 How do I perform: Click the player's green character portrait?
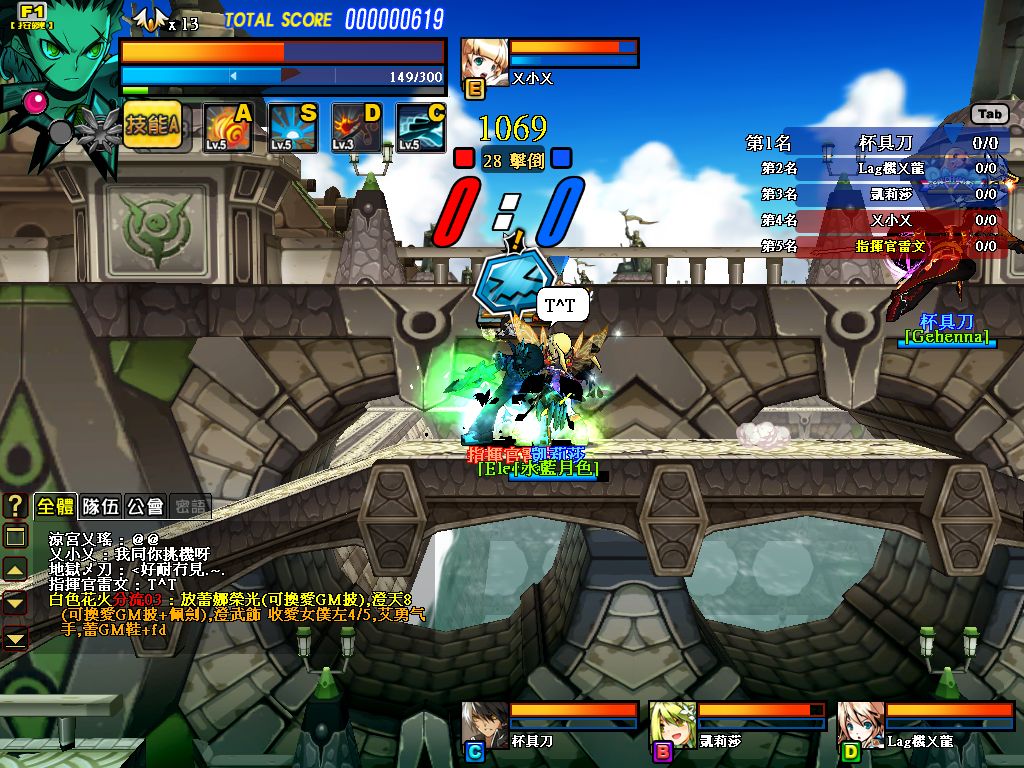tap(62, 60)
